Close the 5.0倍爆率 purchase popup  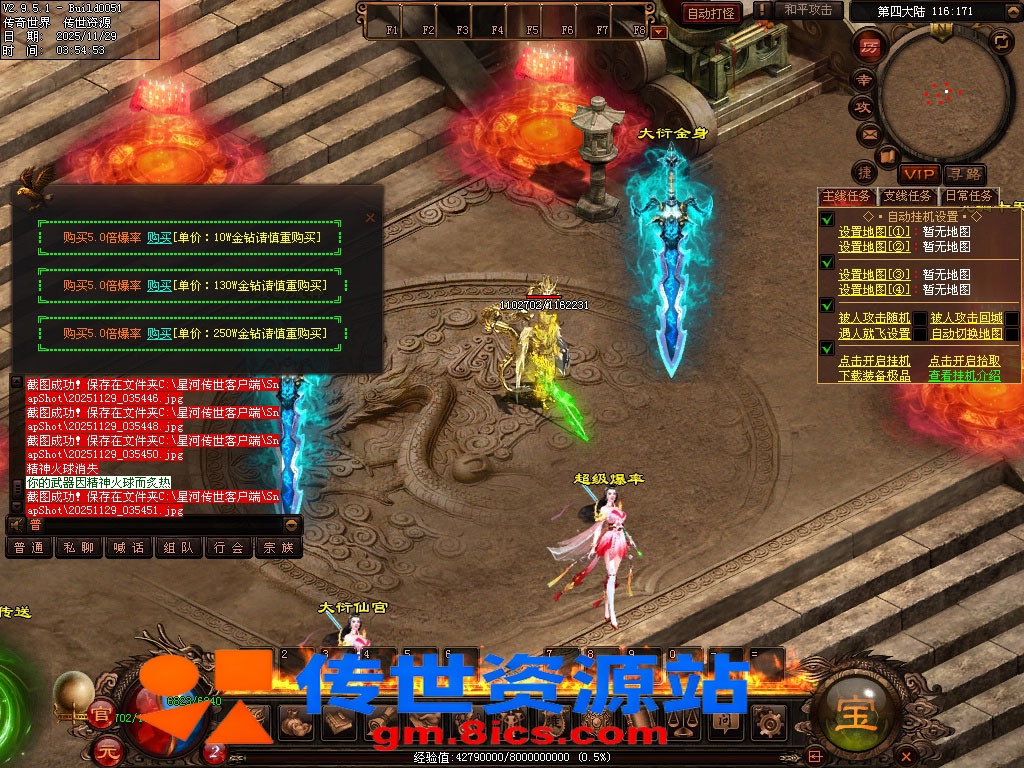[x=370, y=217]
